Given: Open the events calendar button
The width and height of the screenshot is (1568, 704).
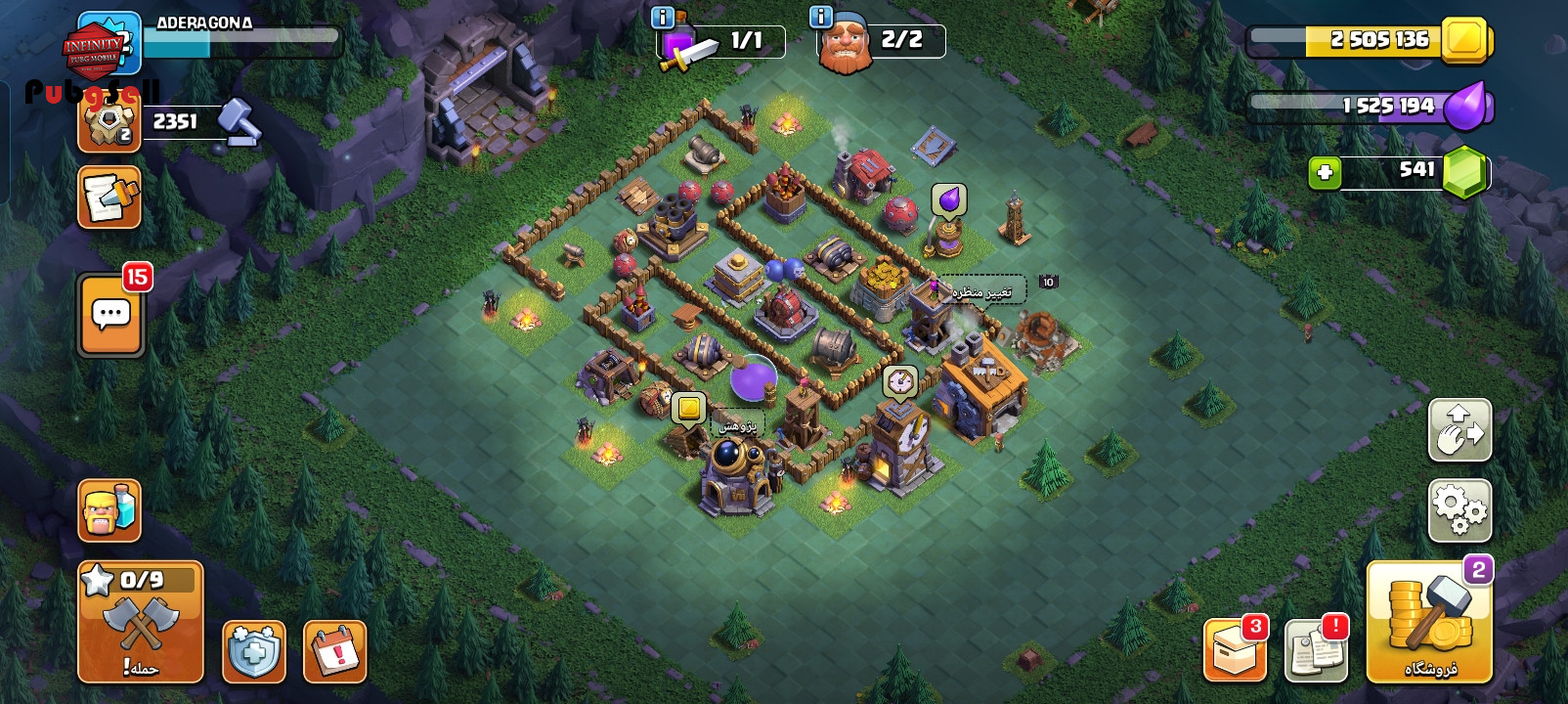Looking at the screenshot, I should pos(335,651).
